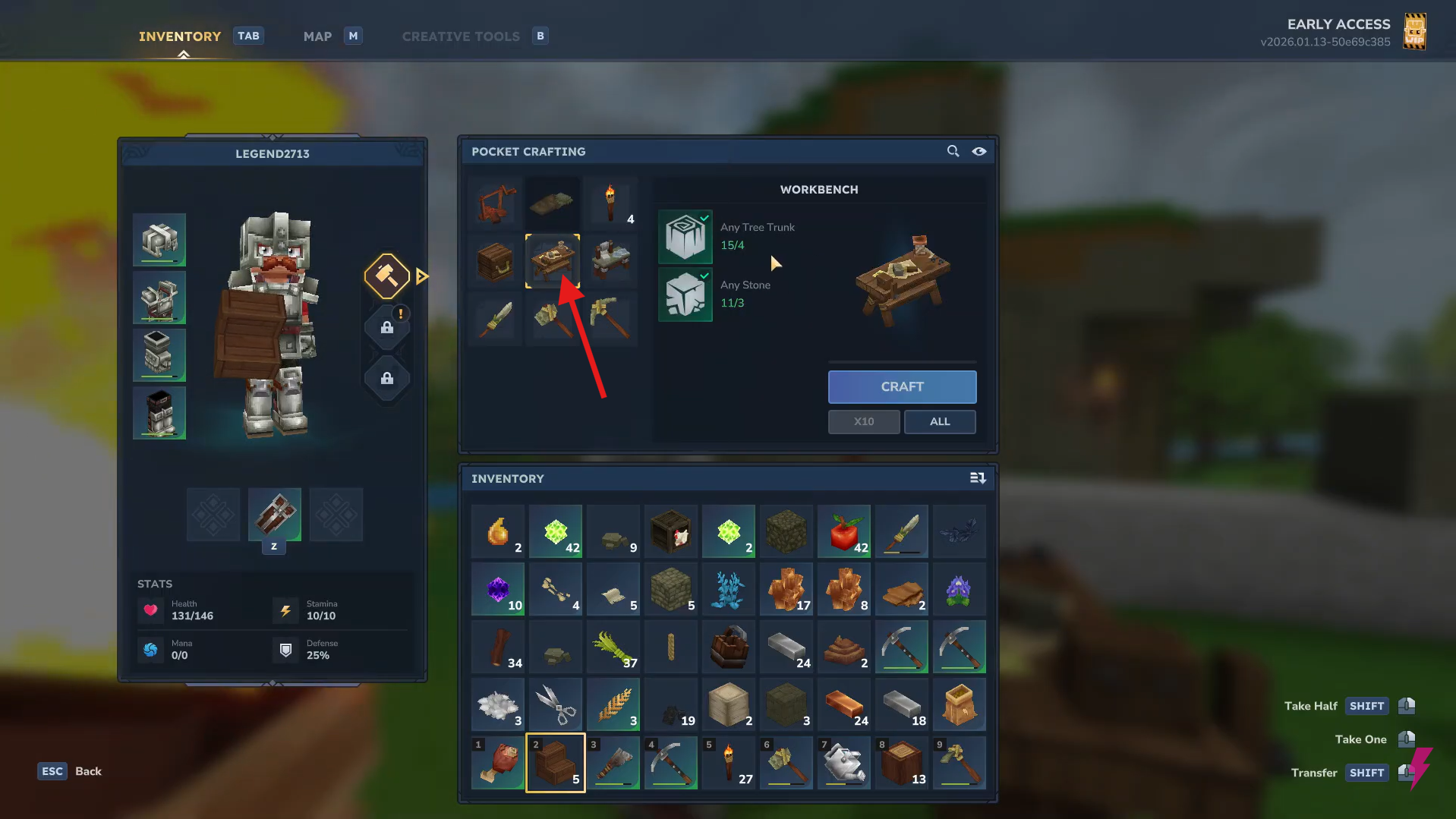Open the Any Tree Trunk ingredient selector
This screenshot has width=1456, height=819.
pos(685,237)
